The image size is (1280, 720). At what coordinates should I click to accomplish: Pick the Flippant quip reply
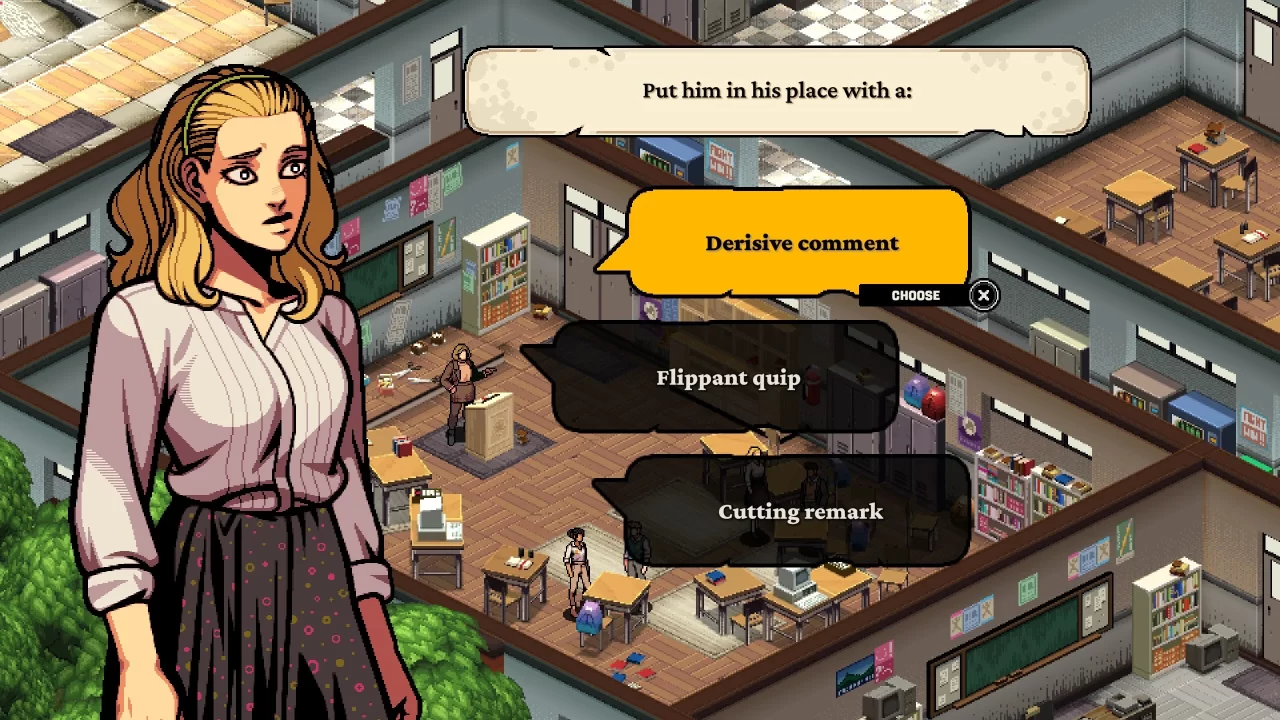pyautogui.click(x=727, y=377)
